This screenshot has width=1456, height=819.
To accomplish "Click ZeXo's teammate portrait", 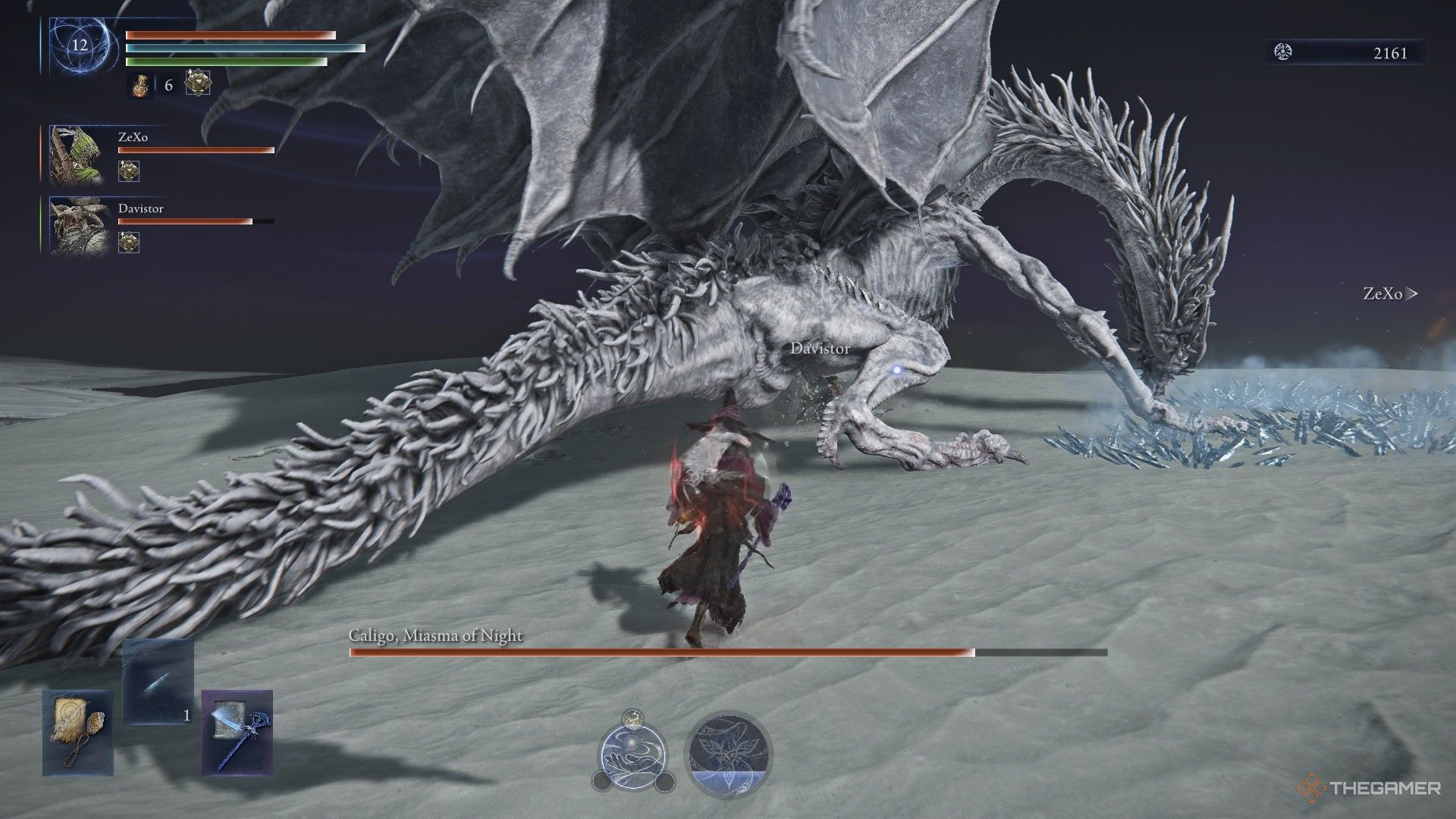I will [x=76, y=155].
